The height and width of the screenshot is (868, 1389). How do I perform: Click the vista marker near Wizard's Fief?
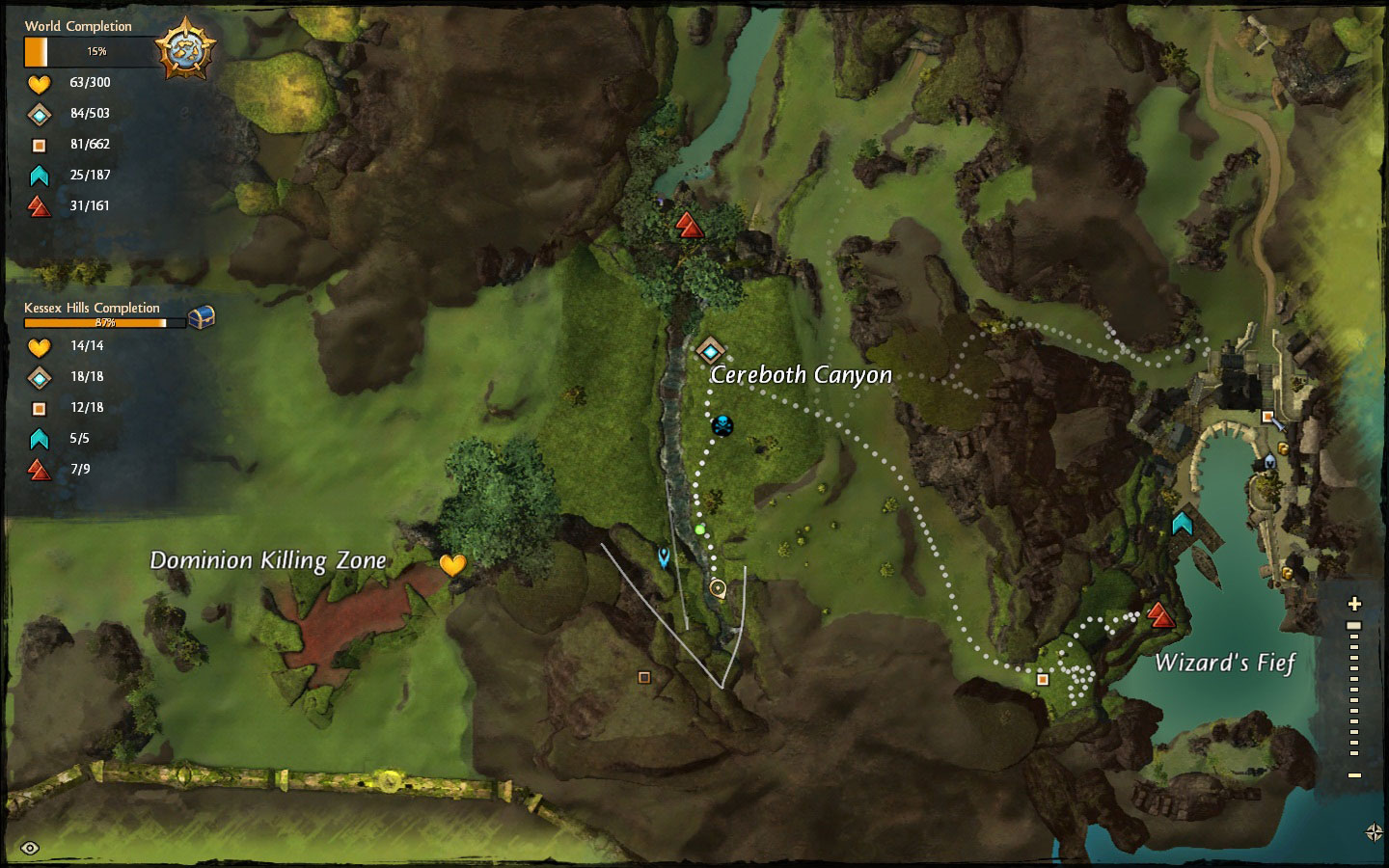click(x=1160, y=615)
